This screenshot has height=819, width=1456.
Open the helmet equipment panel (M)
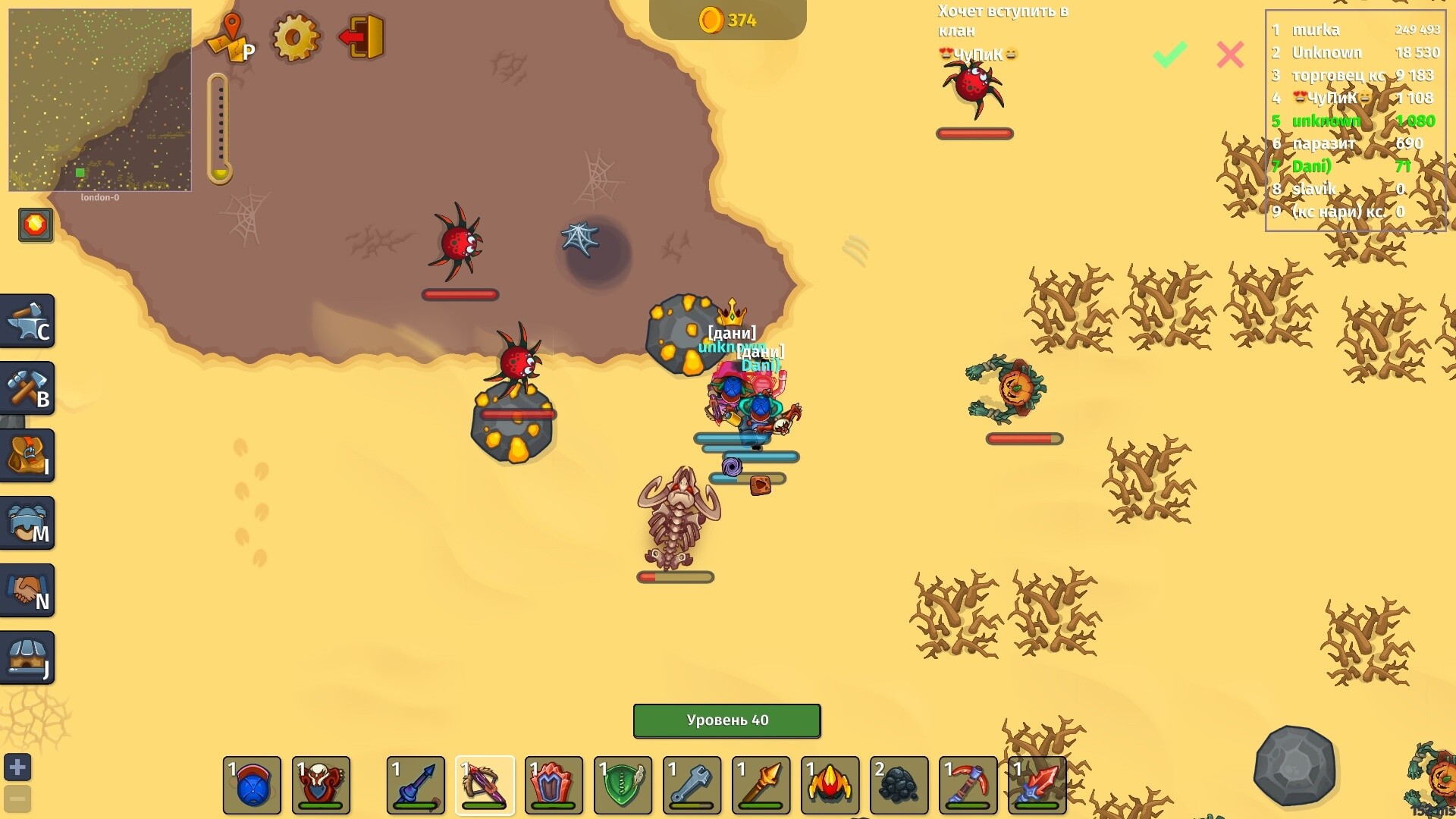pos(27,522)
